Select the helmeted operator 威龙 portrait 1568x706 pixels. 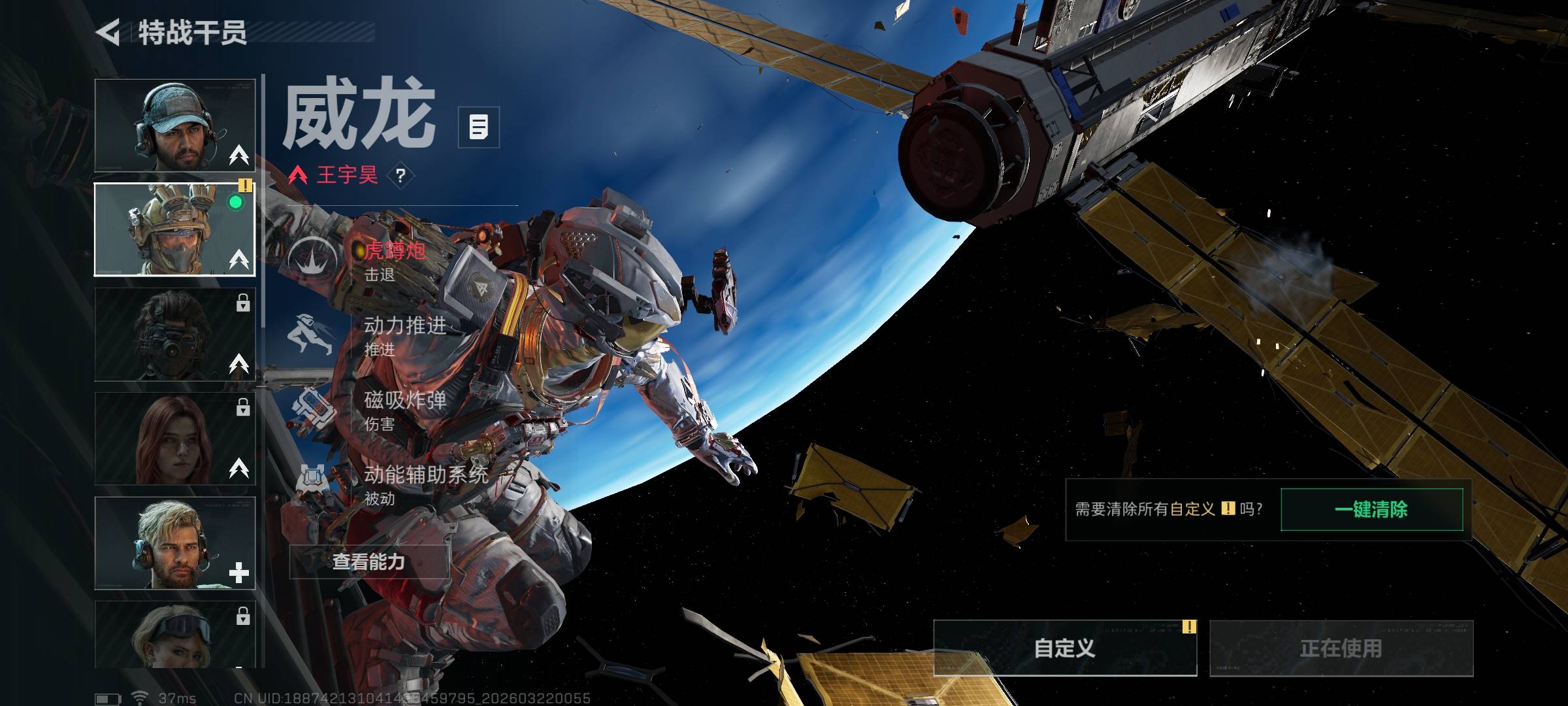(174, 229)
